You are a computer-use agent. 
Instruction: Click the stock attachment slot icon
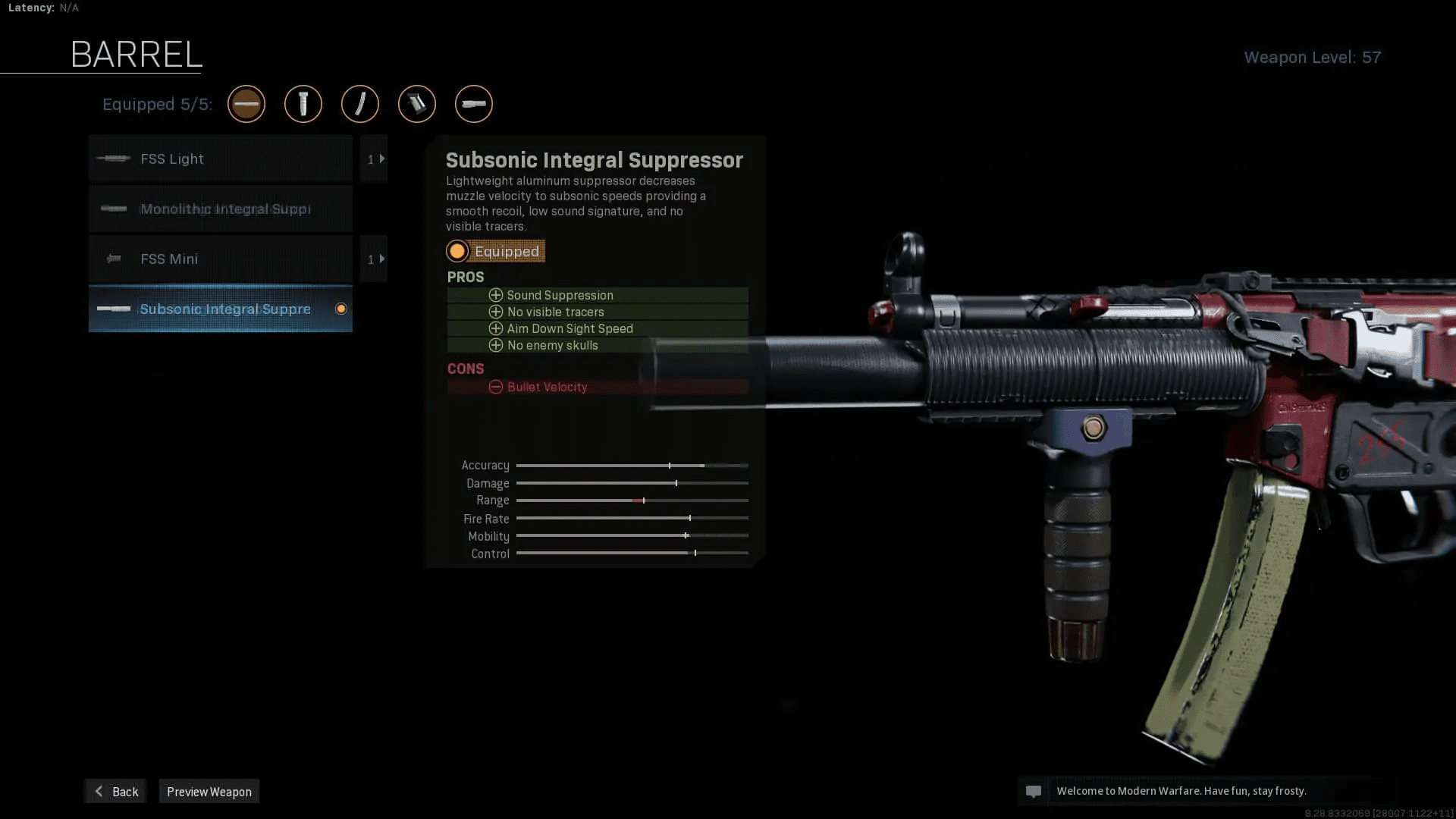(417, 104)
